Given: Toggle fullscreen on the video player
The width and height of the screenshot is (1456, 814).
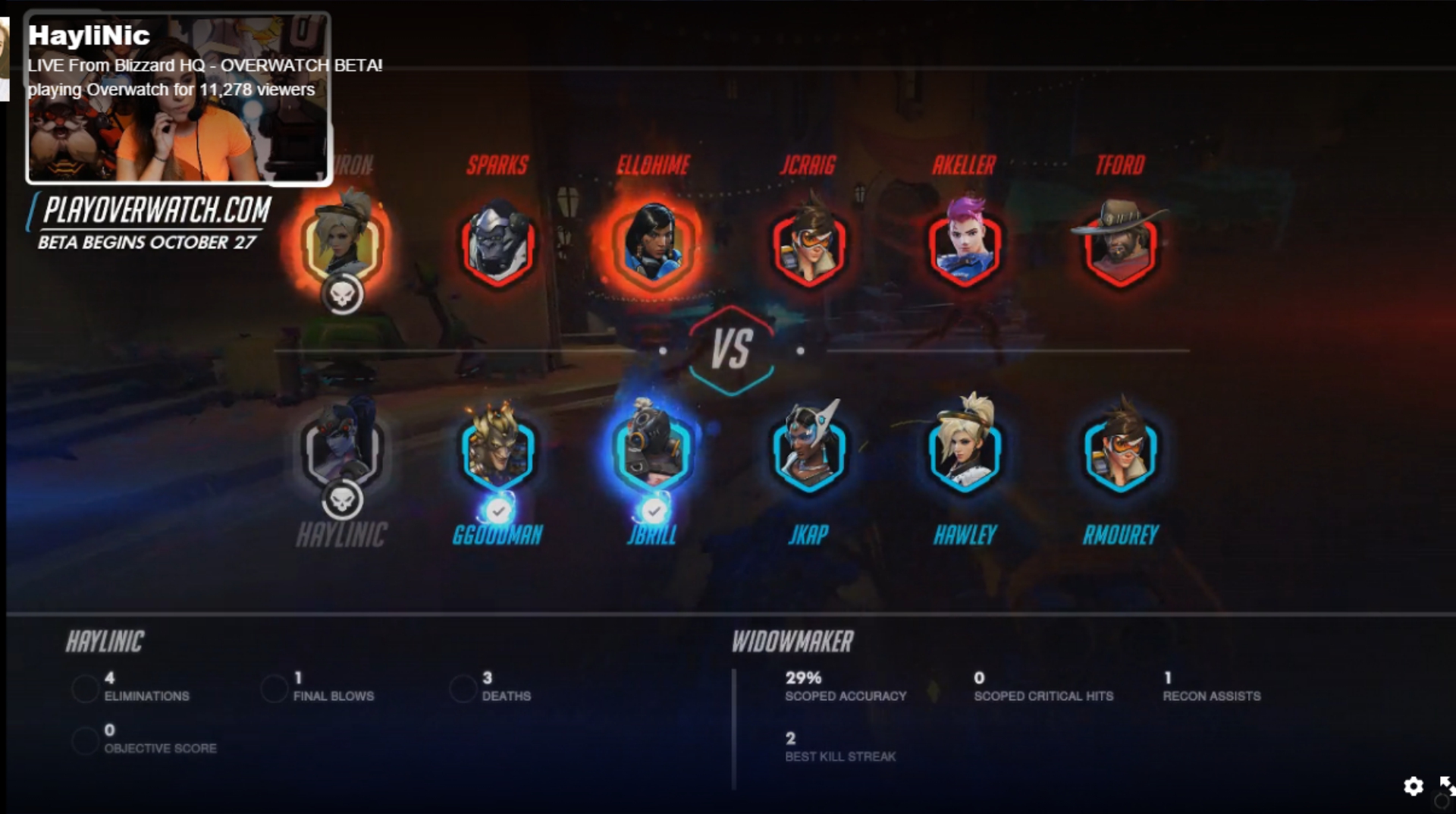Looking at the screenshot, I should pos(1446,784).
